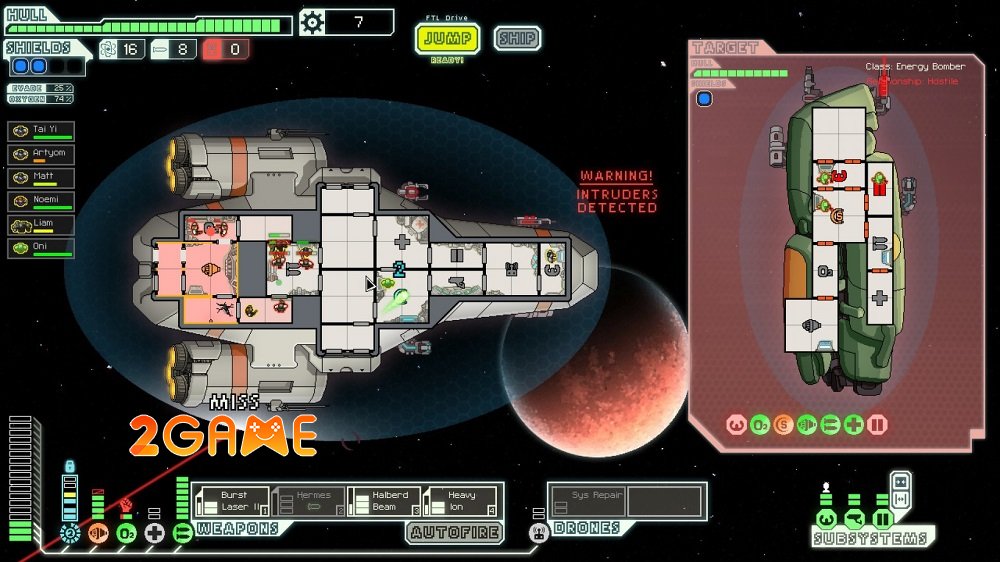Open the SHIP menu
Screen dimensions: 1000x562
pos(517,39)
